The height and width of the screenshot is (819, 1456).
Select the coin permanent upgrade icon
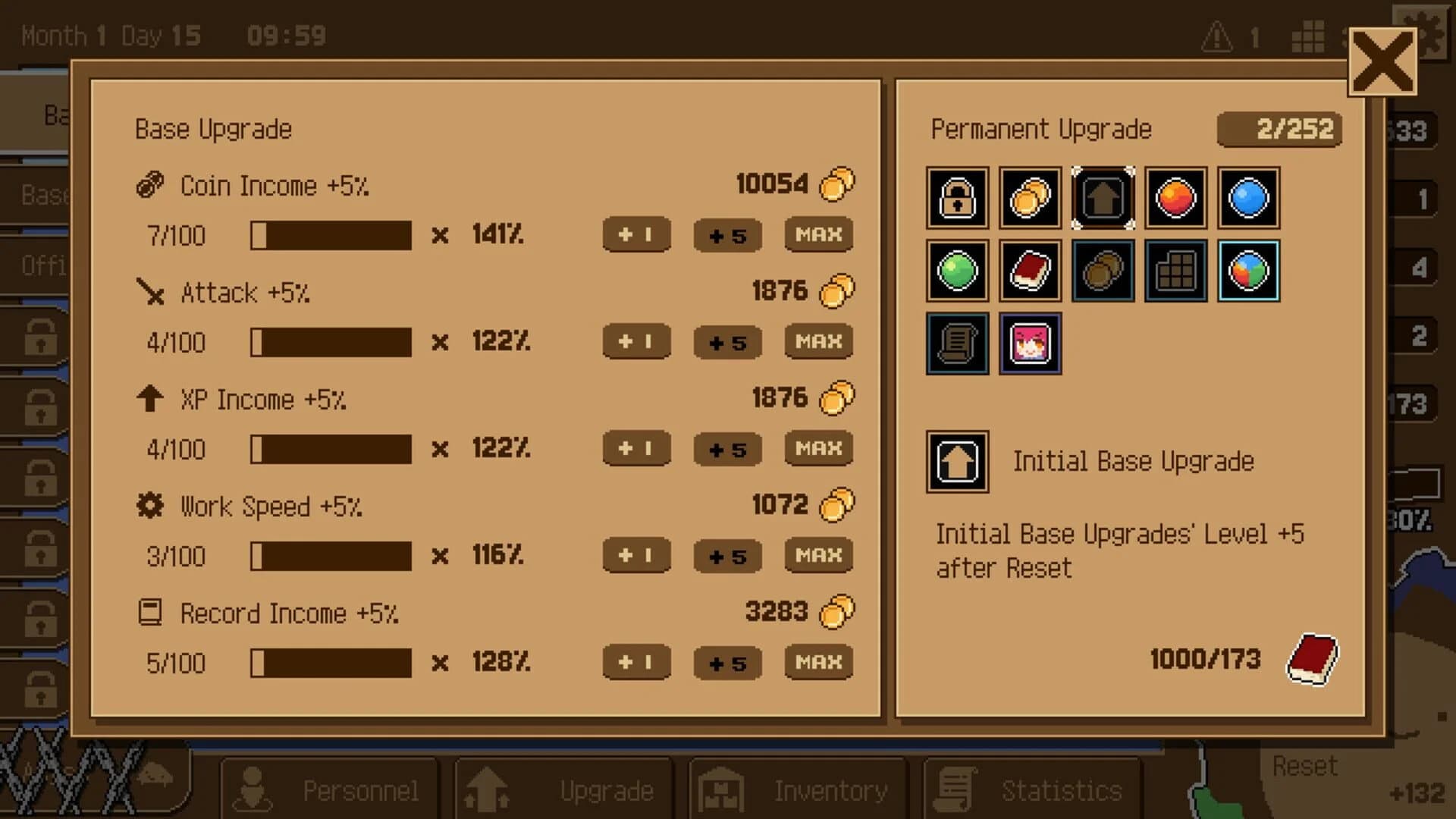pos(1029,199)
